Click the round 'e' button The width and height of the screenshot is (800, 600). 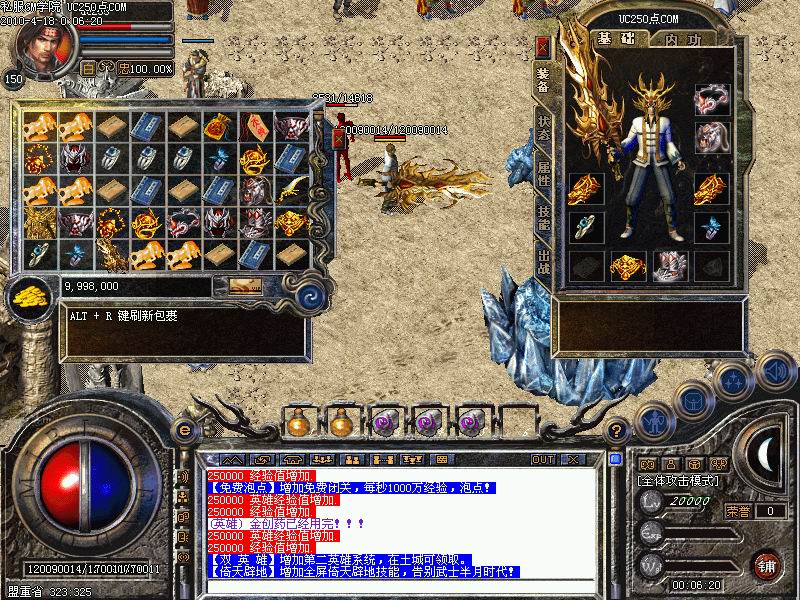click(183, 430)
